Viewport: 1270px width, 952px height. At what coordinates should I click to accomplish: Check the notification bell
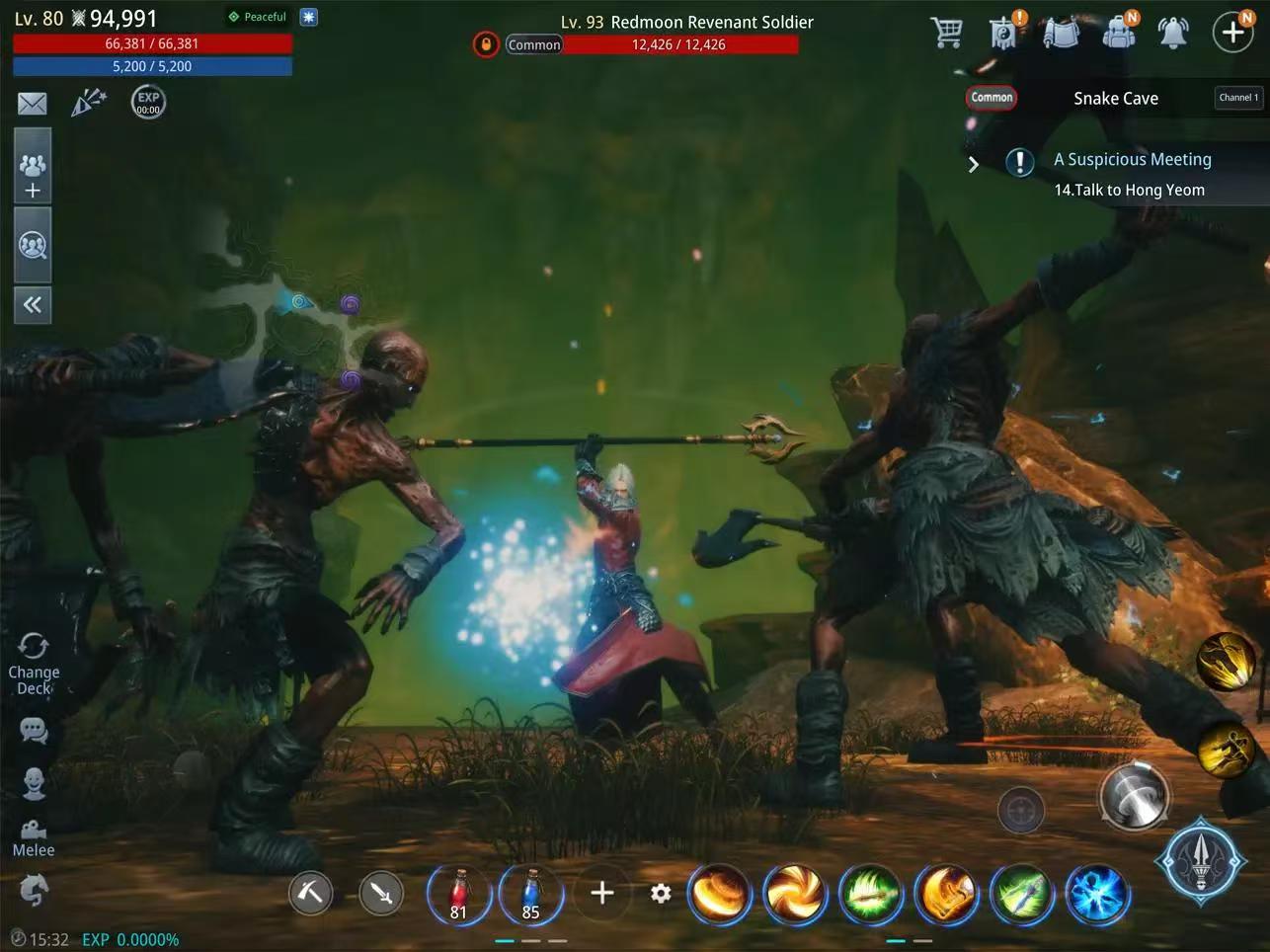[x=1173, y=33]
